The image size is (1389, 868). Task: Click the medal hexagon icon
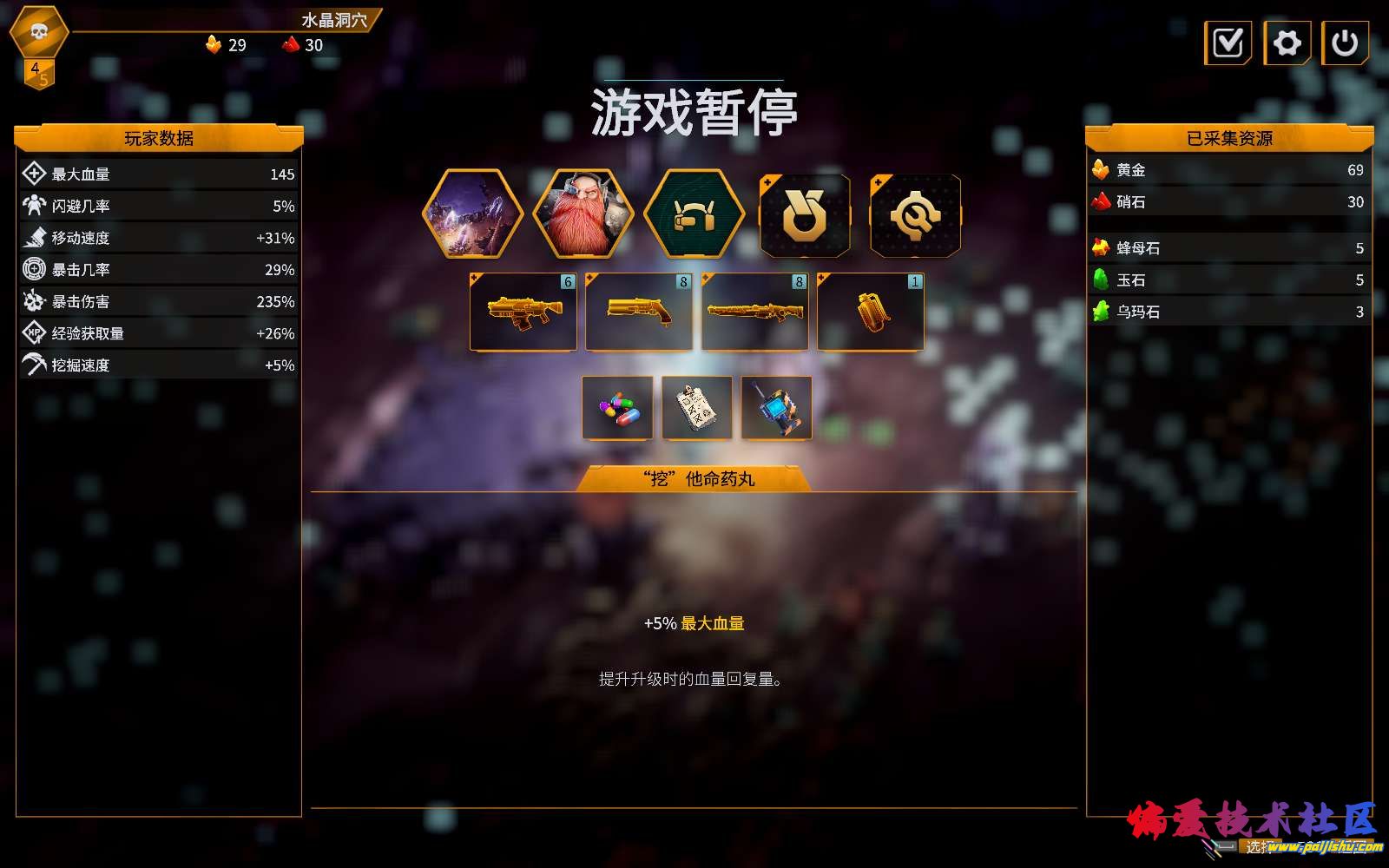click(803, 214)
